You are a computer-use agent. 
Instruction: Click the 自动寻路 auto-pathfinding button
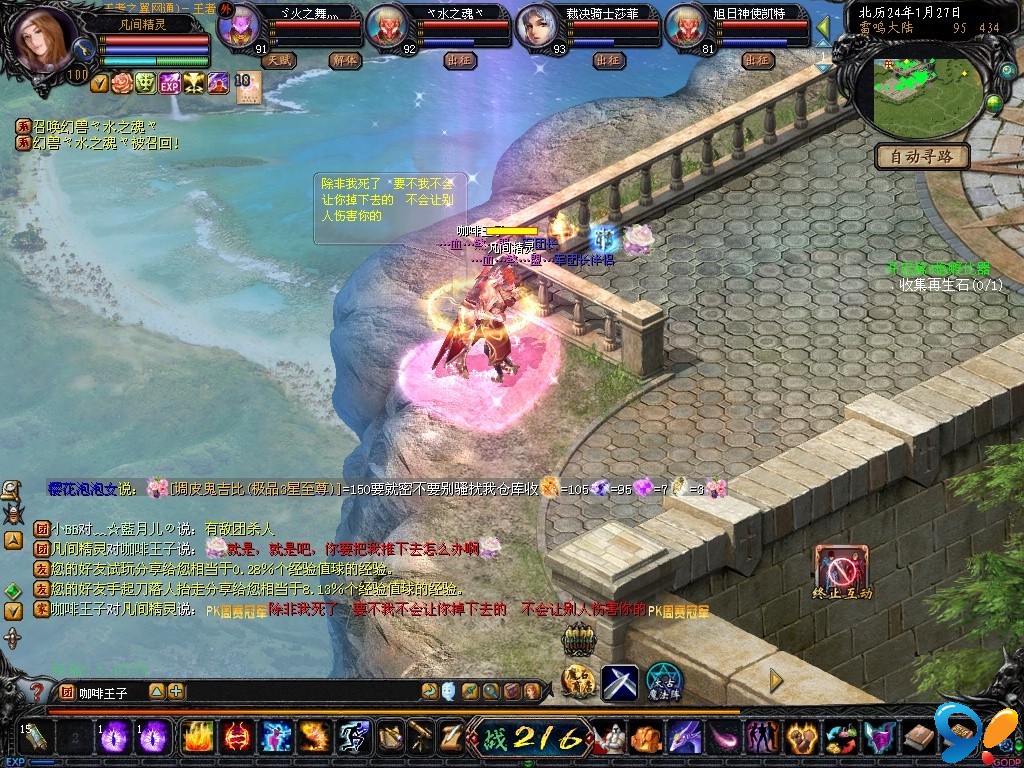click(922, 156)
